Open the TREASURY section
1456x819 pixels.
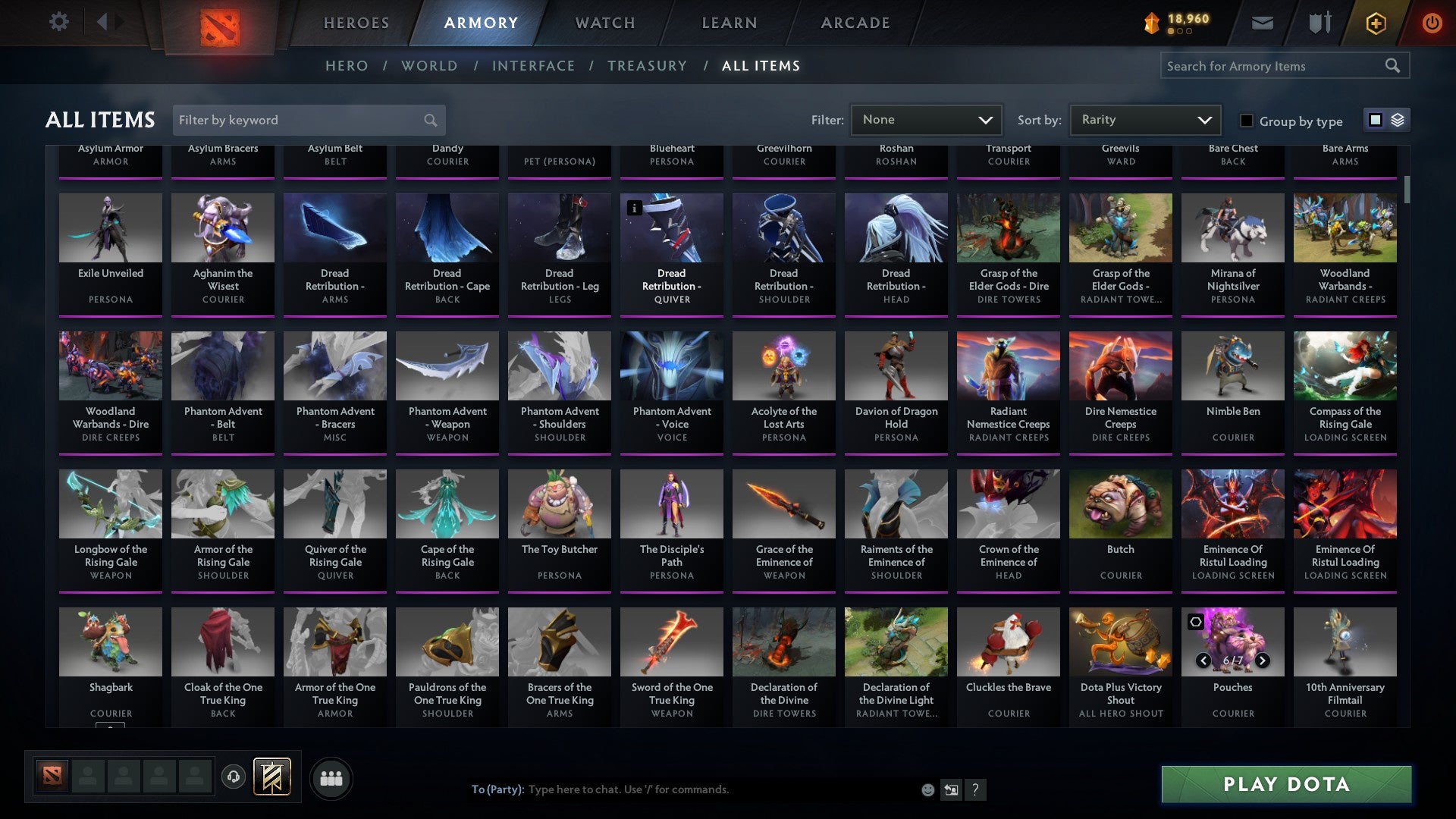pyautogui.click(x=647, y=66)
